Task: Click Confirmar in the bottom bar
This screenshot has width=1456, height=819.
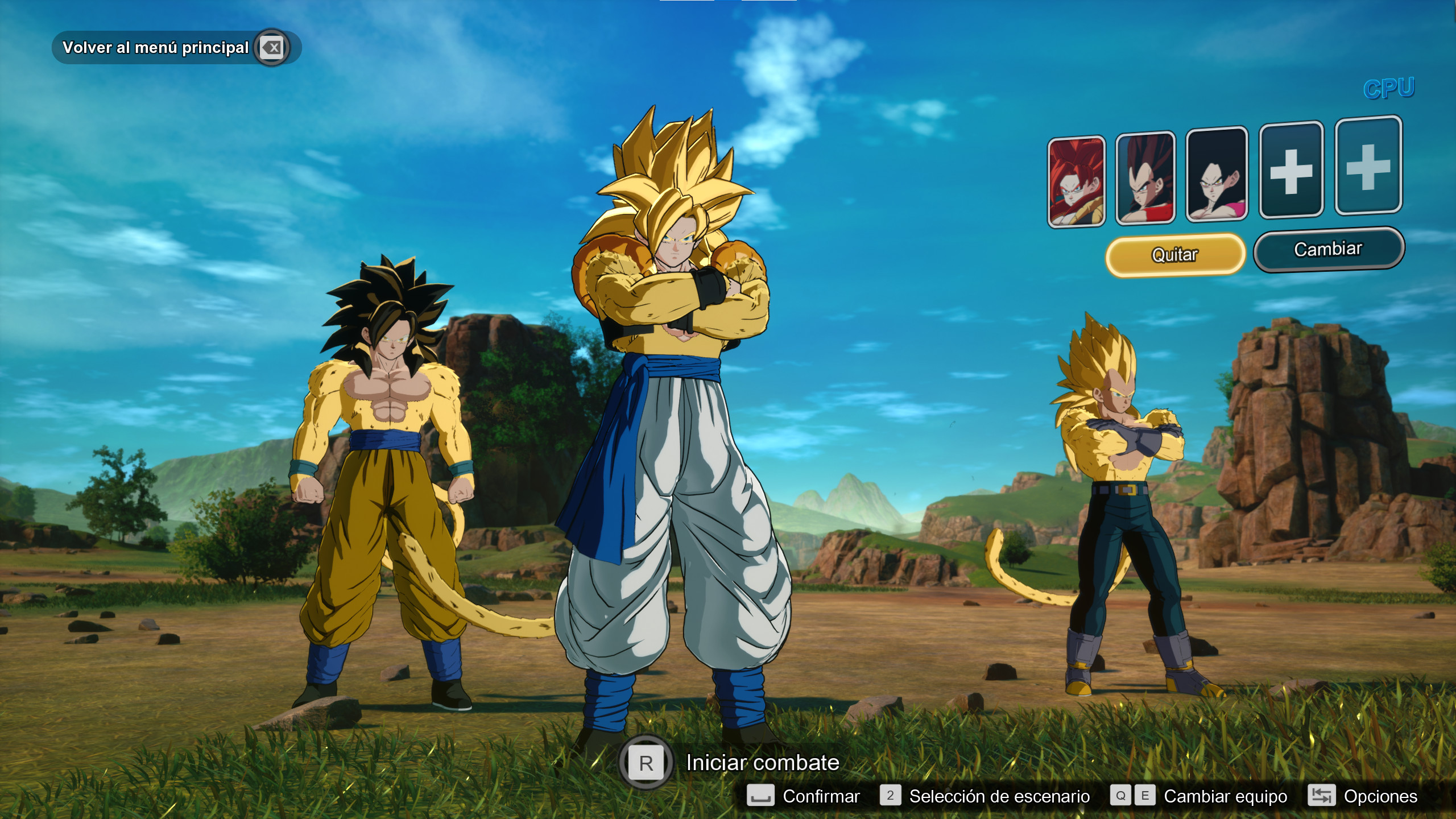Action: tap(821, 796)
